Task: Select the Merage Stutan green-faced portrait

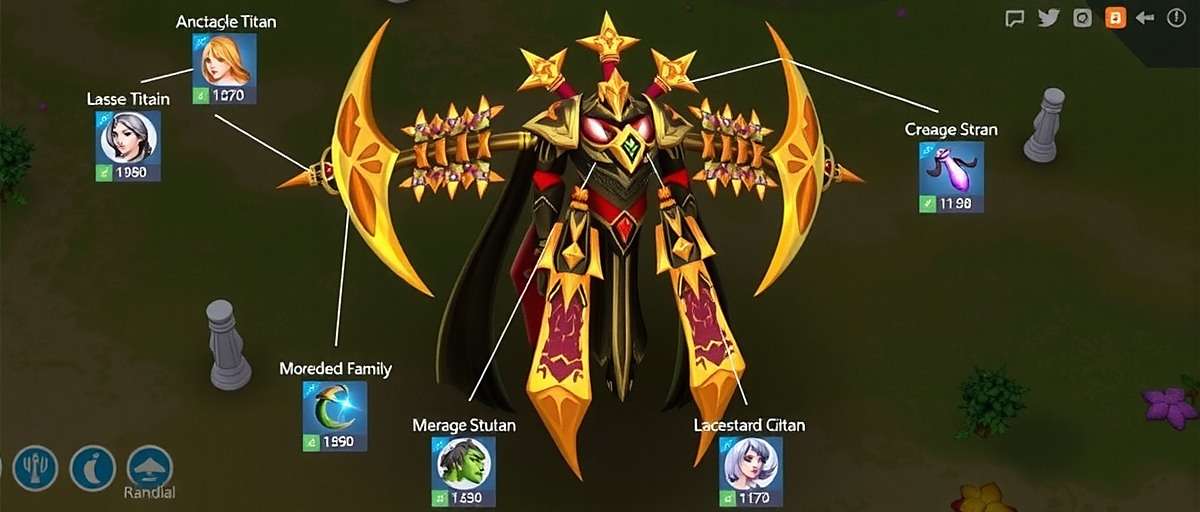Action: click(462, 464)
